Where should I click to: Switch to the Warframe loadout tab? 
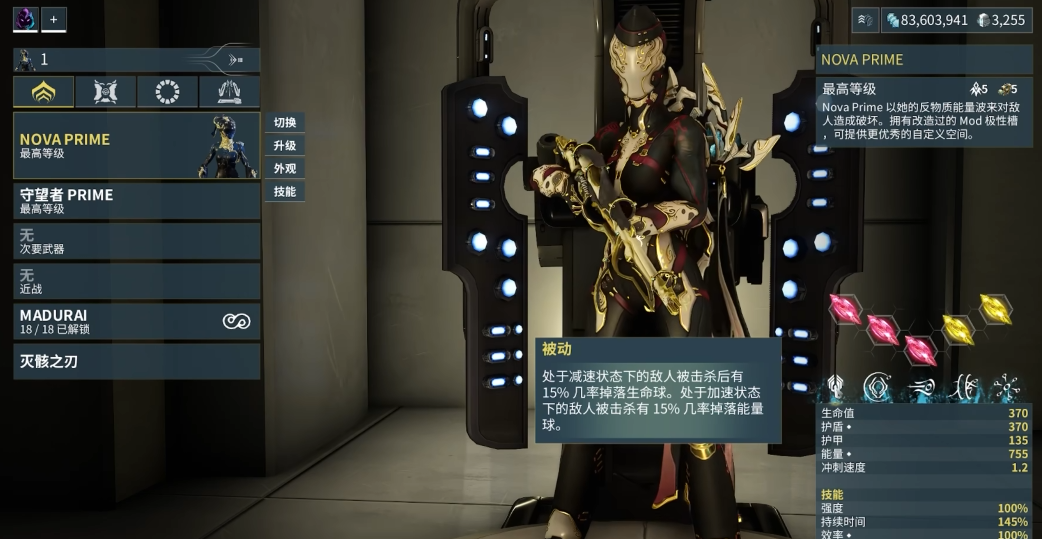coord(44,92)
